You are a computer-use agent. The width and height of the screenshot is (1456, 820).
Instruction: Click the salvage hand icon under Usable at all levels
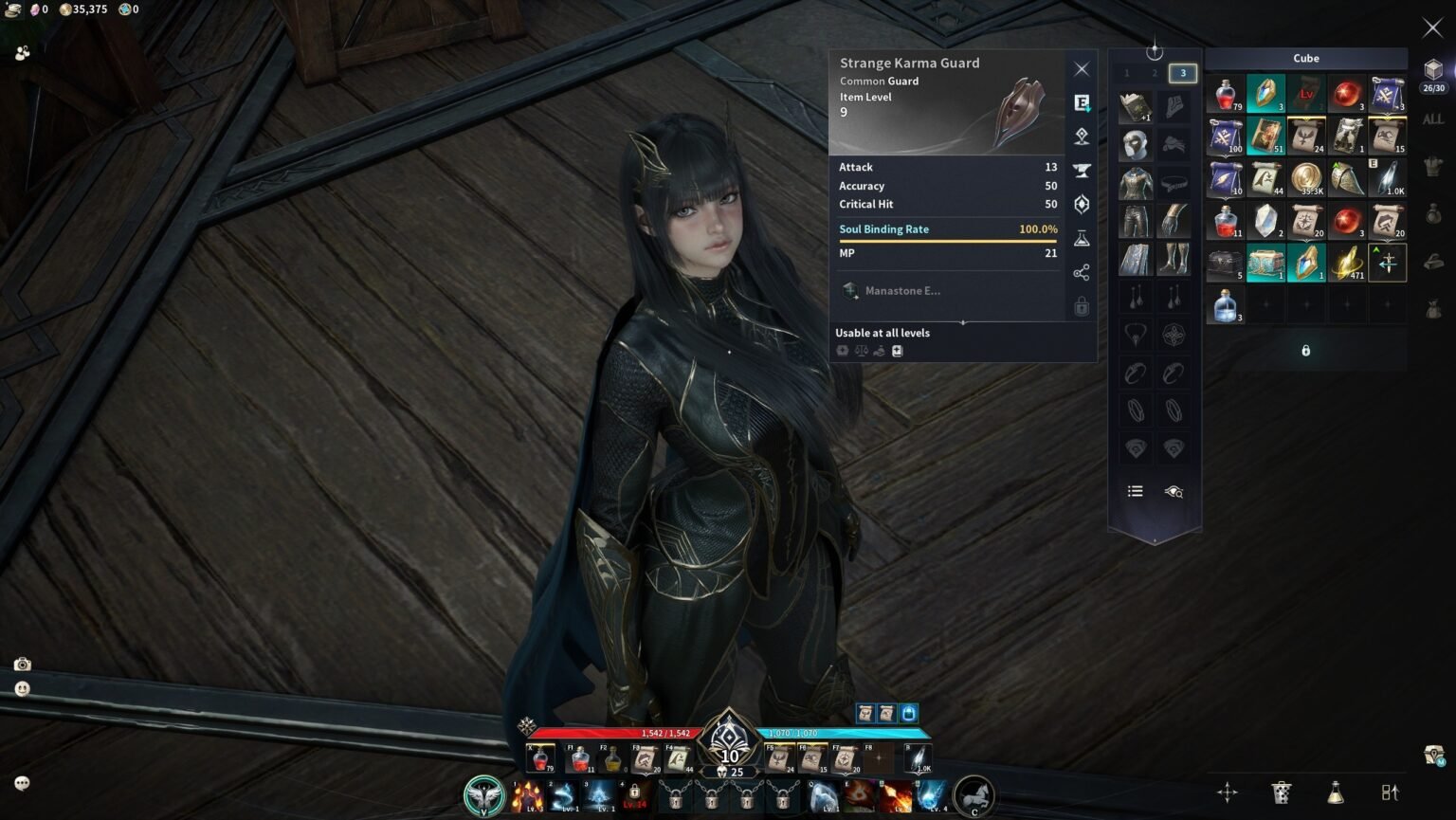tap(879, 350)
